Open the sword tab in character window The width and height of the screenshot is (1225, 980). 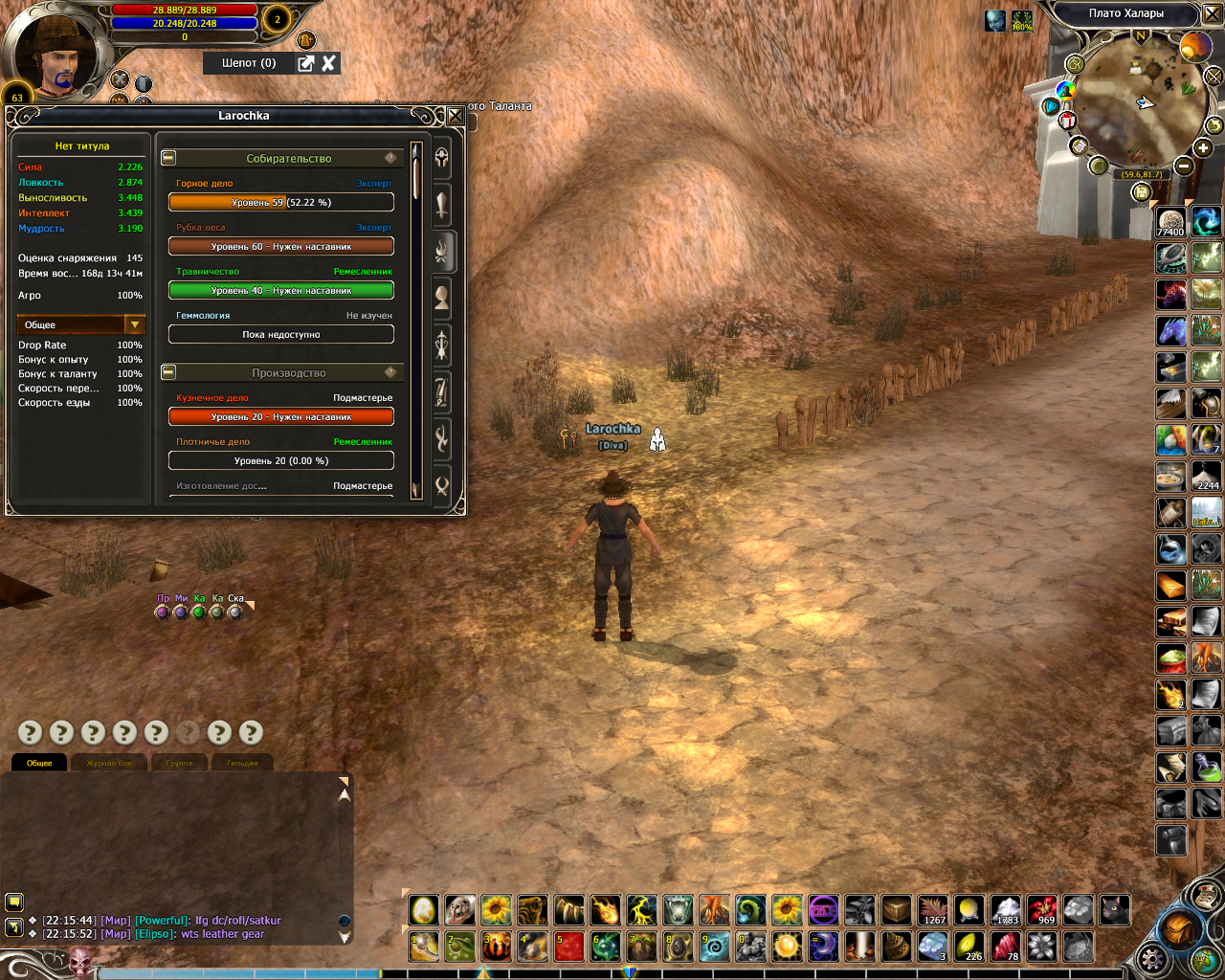pos(441,204)
